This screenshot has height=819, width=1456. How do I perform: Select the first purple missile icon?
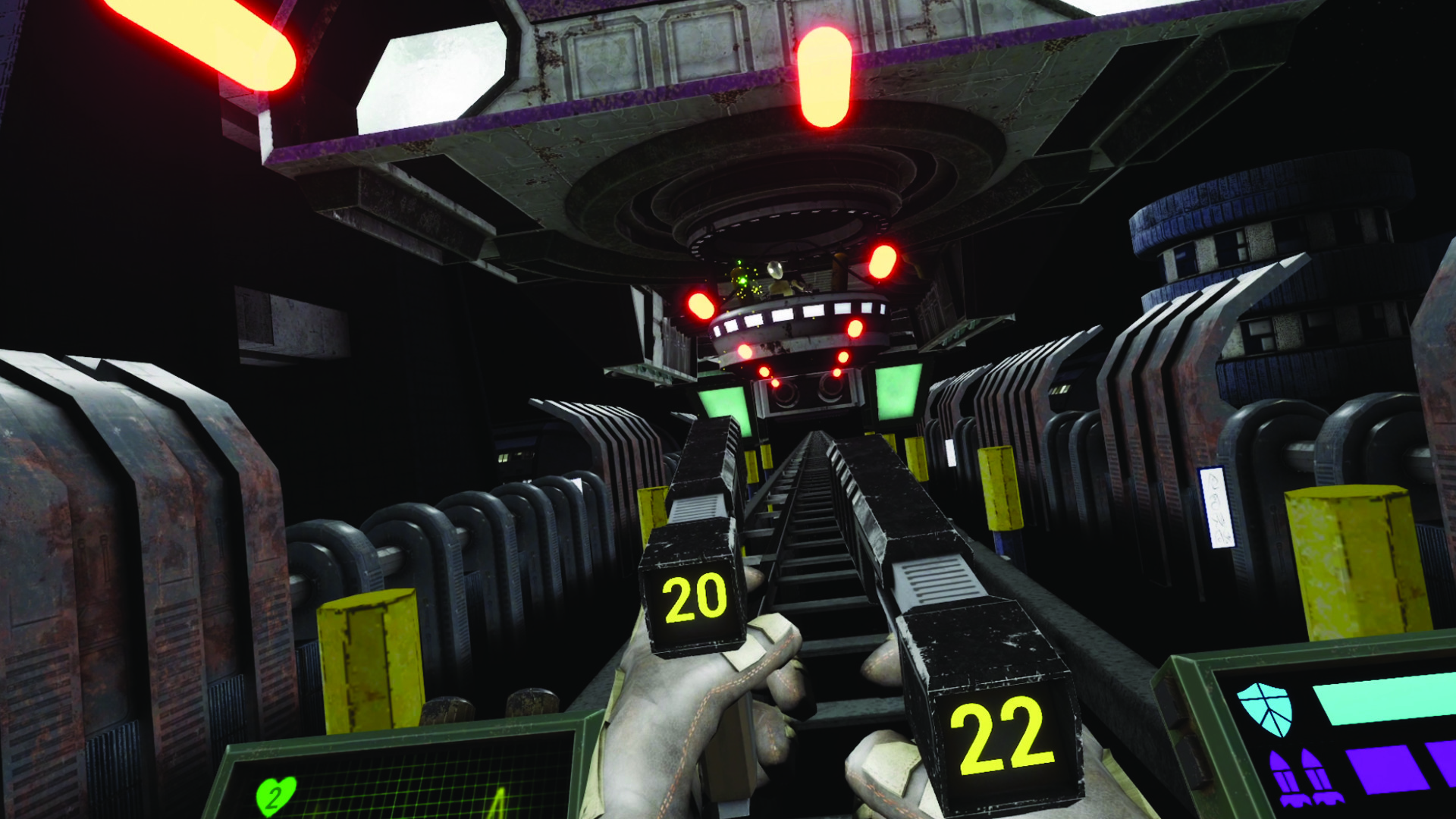[x=1284, y=776]
